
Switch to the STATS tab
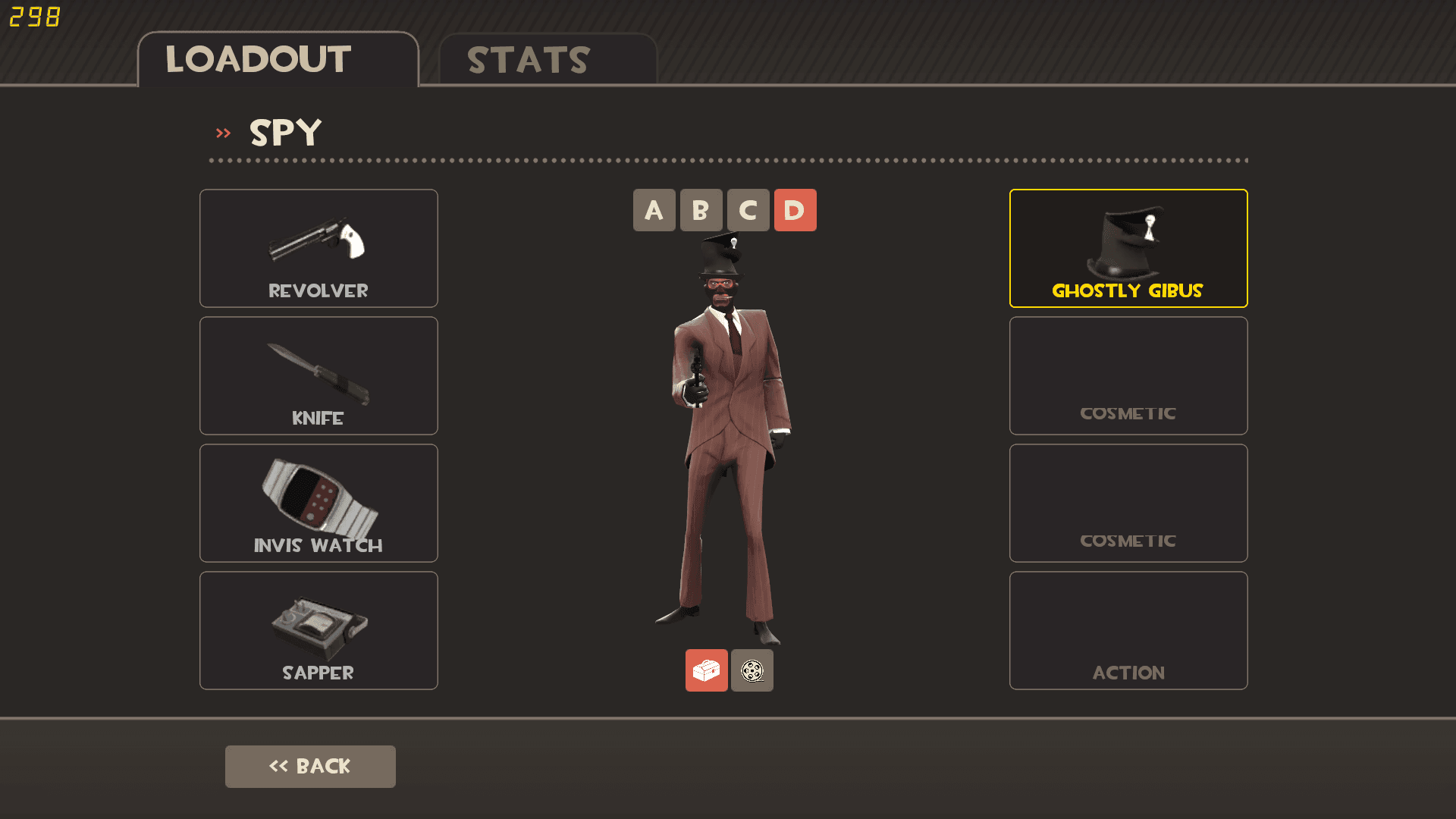click(528, 59)
